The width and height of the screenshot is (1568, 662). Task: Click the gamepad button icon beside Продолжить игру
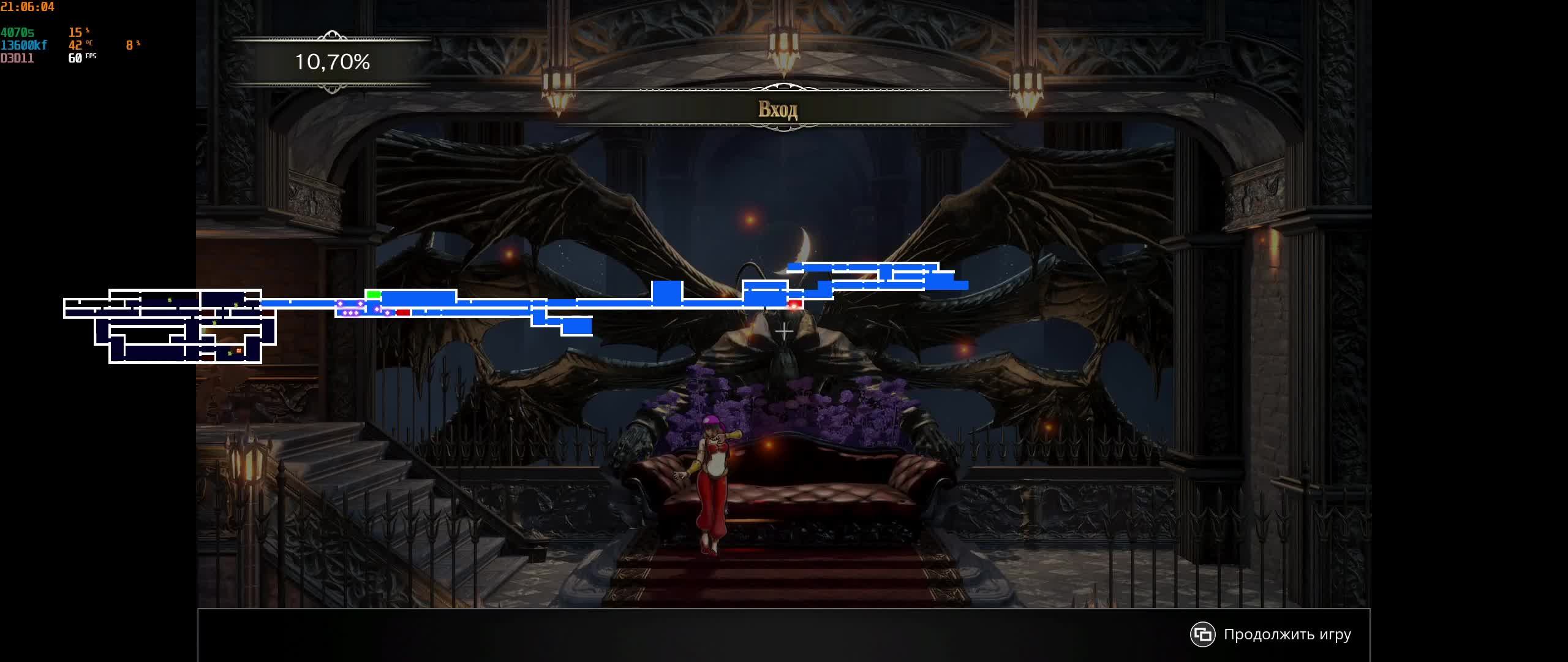click(x=1204, y=635)
